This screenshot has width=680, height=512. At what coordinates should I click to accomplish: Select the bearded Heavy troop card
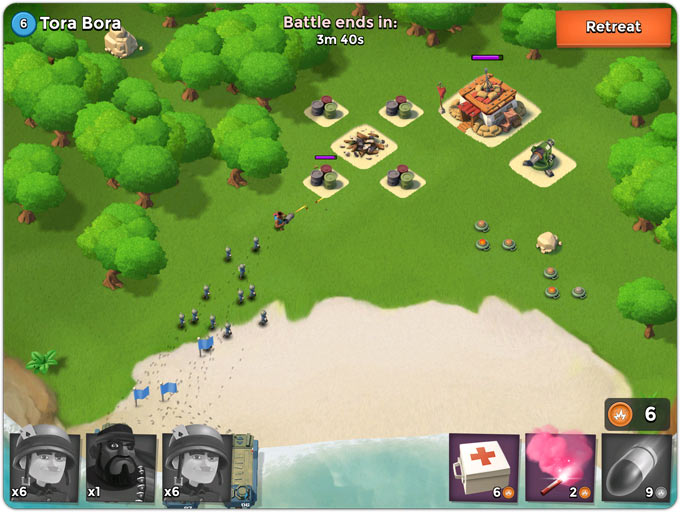(120, 466)
